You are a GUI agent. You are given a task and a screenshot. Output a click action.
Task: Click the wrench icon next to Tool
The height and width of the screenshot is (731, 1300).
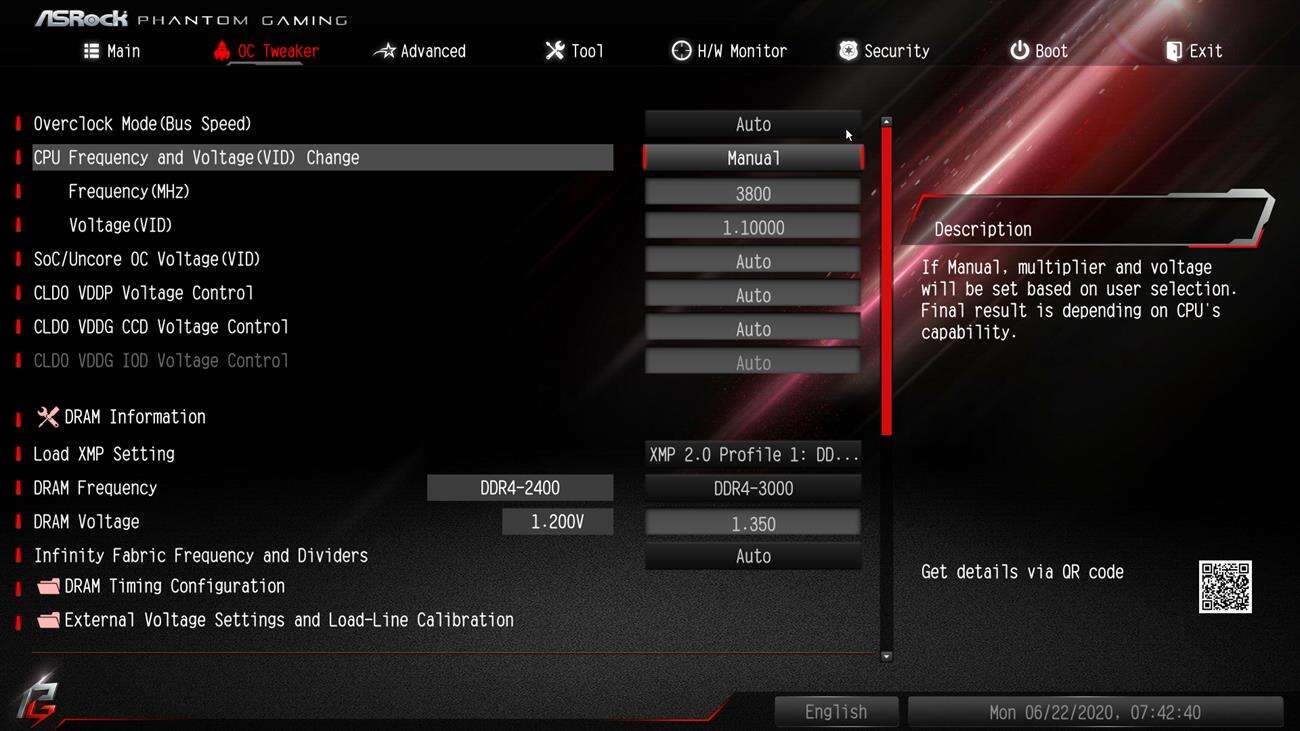coord(554,50)
